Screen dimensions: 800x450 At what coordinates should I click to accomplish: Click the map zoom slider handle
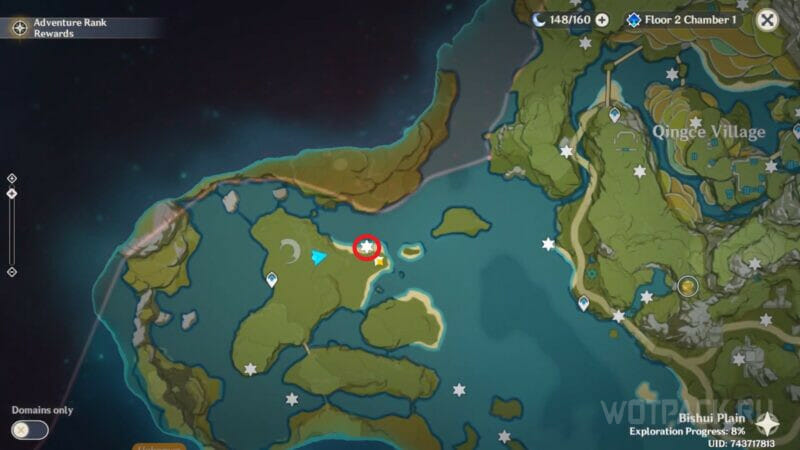coord(11,193)
